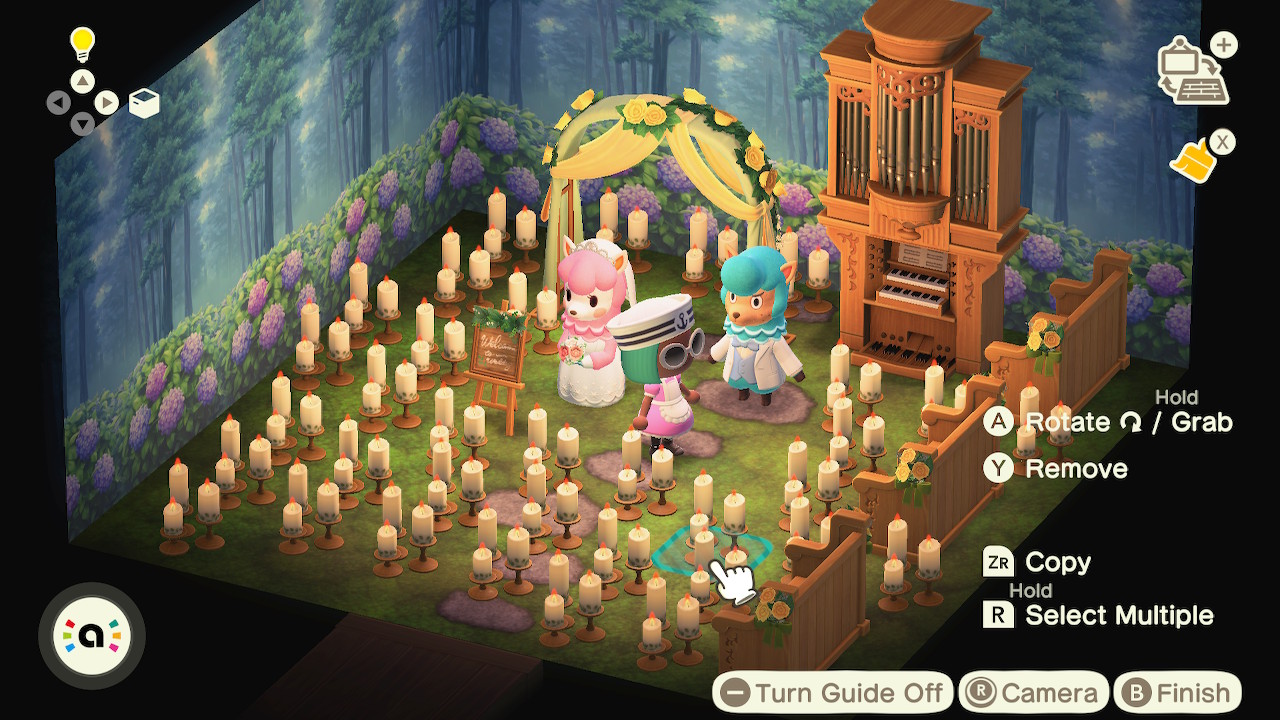Choose the Copy option

point(1040,563)
